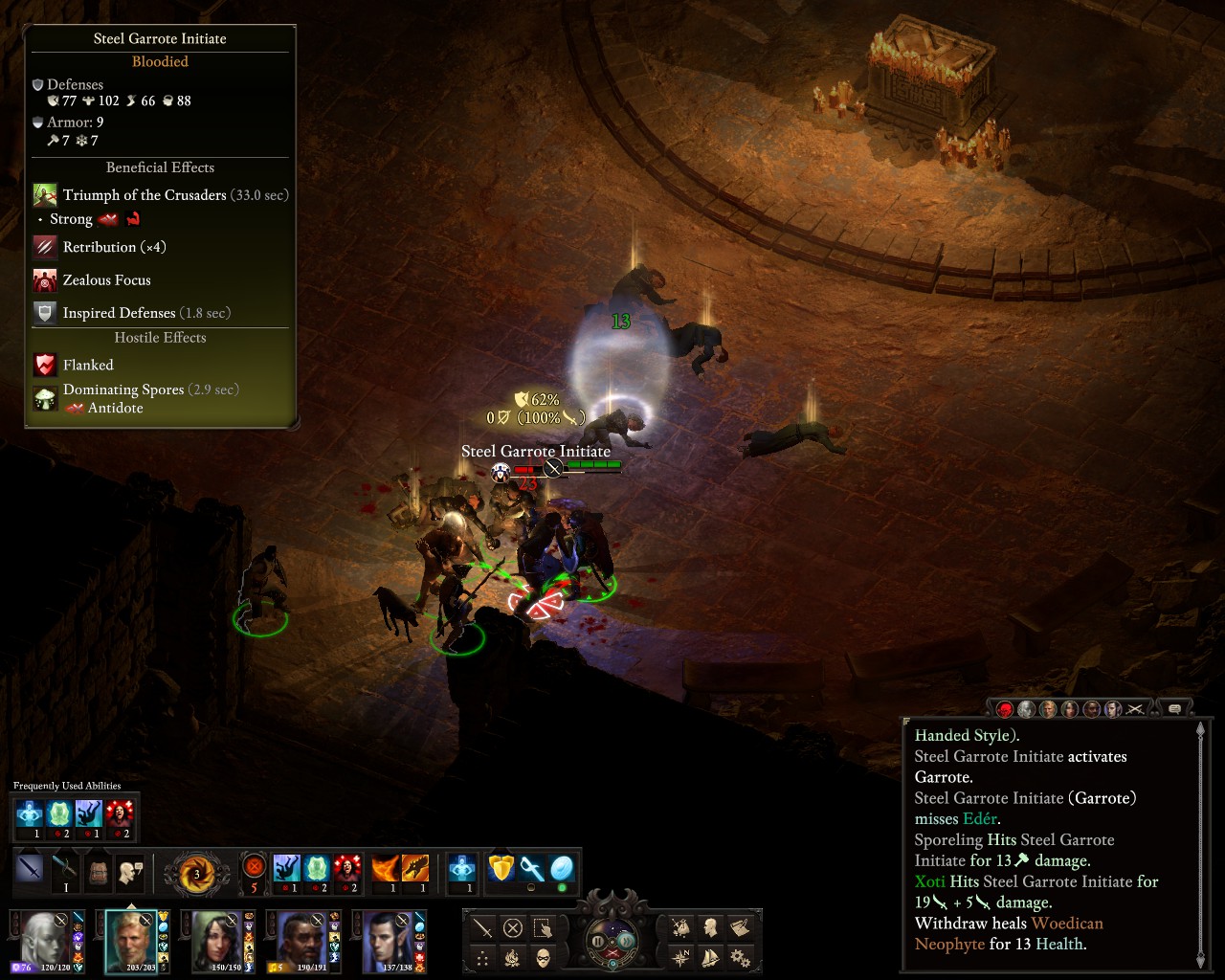Select the white-haired elf party portrait
The width and height of the screenshot is (1225, 980).
point(45,938)
